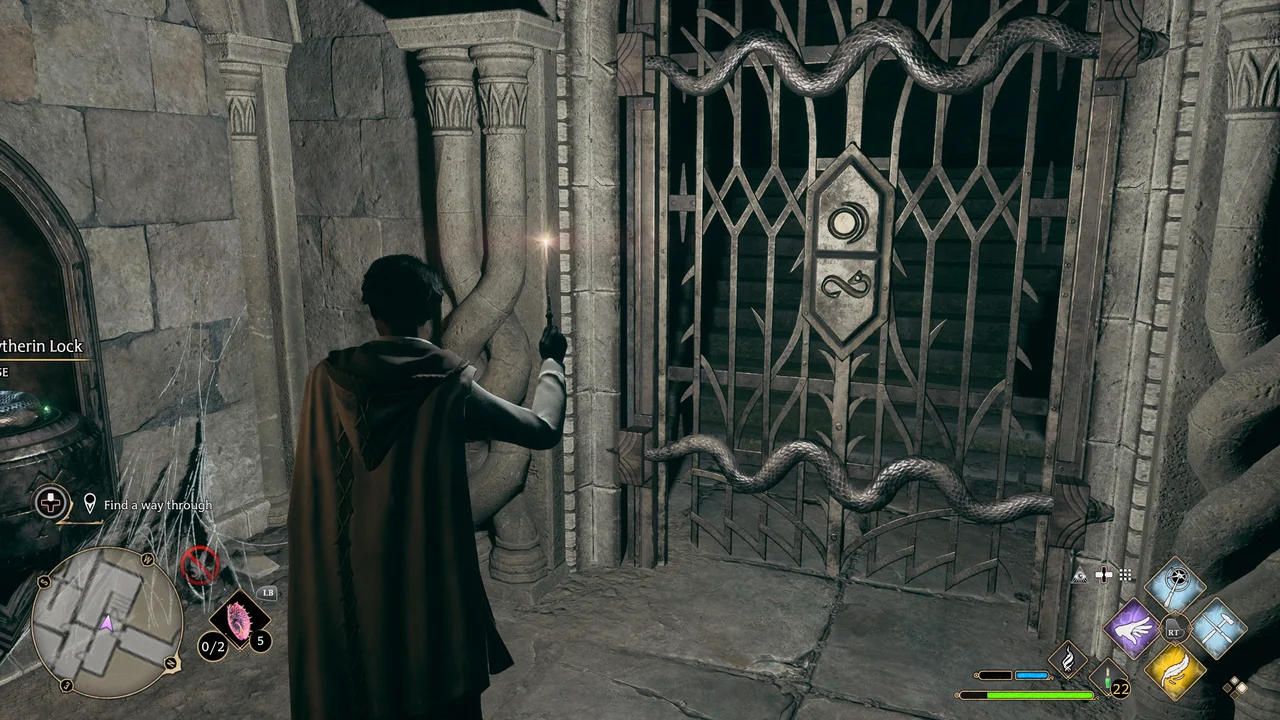This screenshot has height=720, width=1280.
Task: Select the purple Levioso winged-glove spell
Action: pyautogui.click(x=1133, y=628)
